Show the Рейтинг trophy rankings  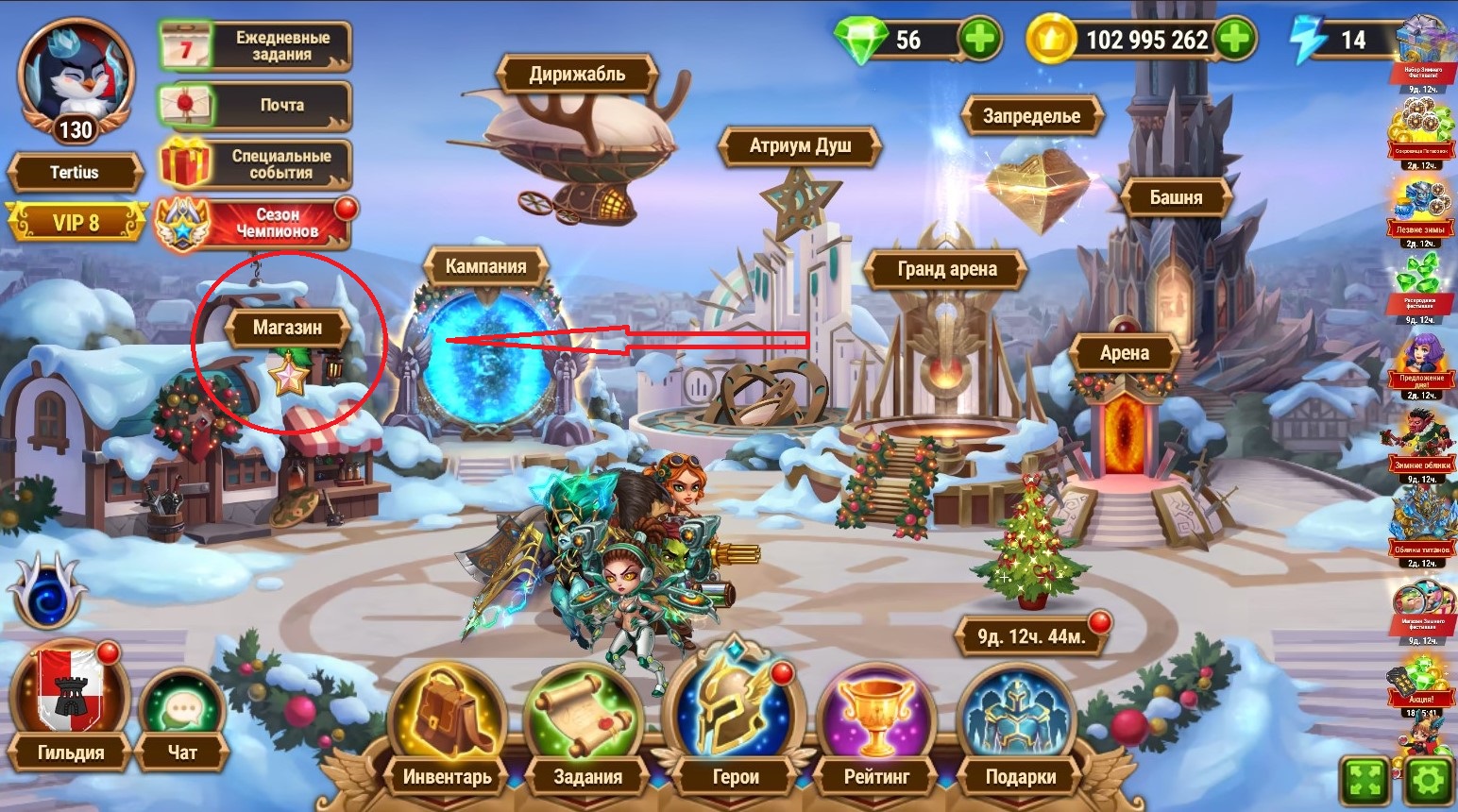(876, 727)
